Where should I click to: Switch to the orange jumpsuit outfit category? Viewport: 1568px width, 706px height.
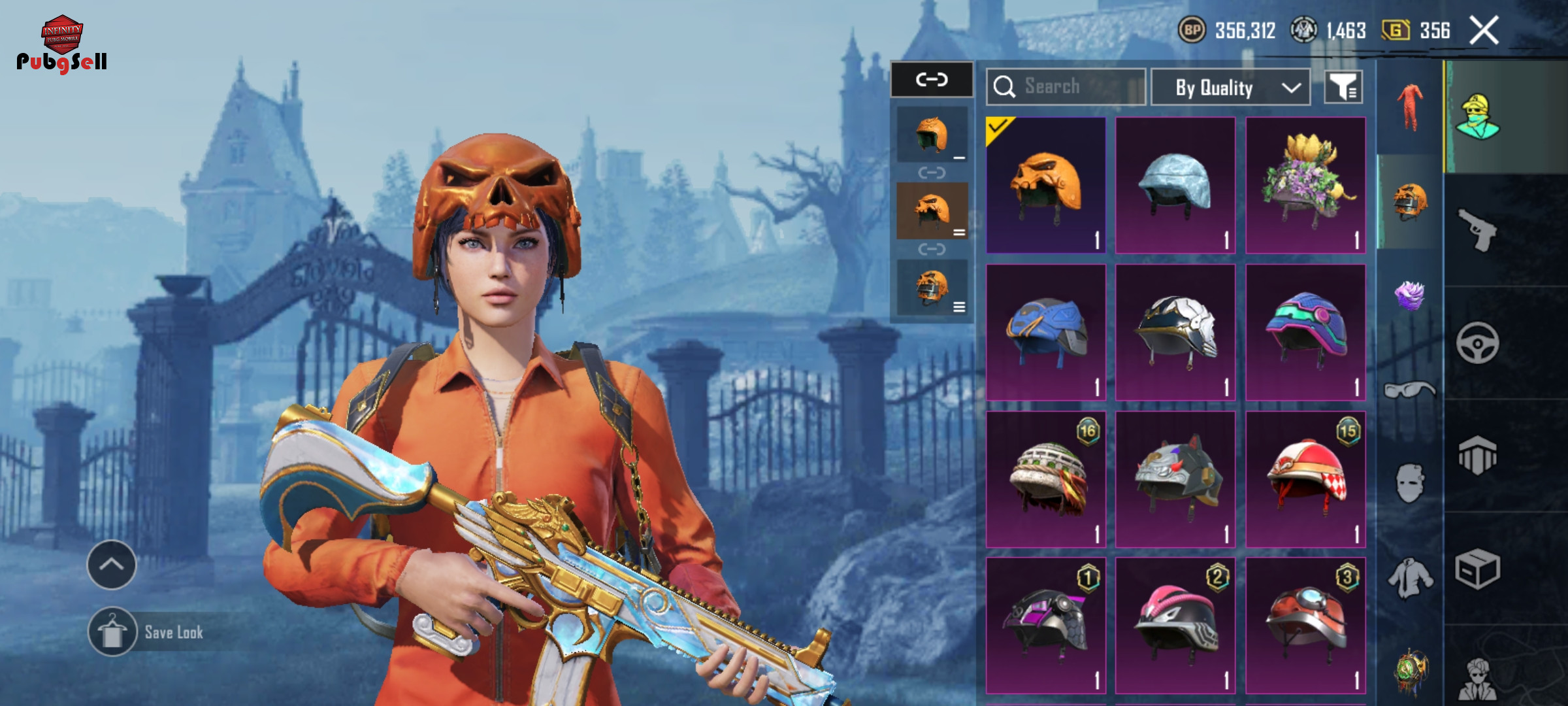pyautogui.click(x=1409, y=107)
